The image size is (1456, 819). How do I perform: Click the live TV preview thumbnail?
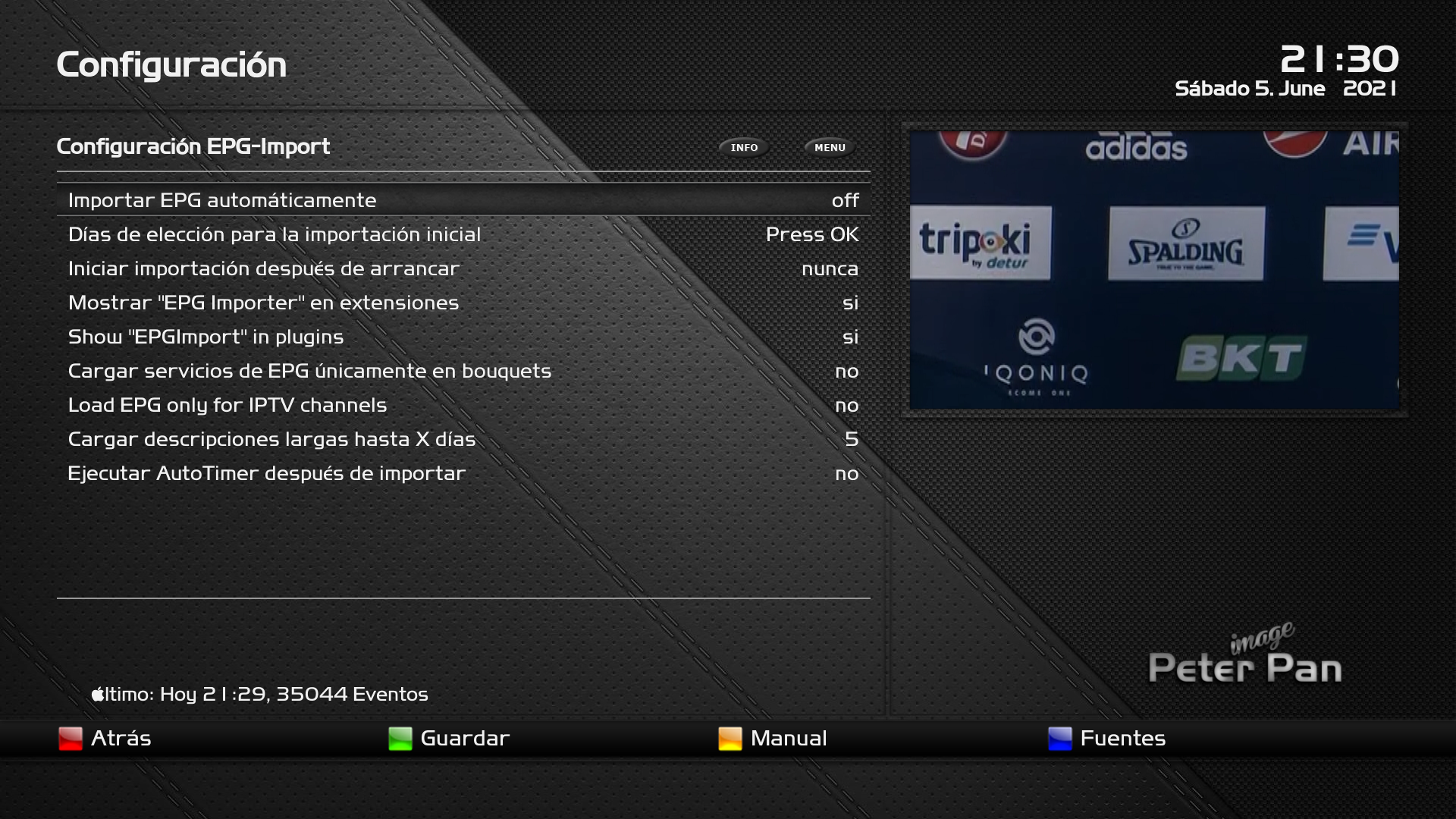[x=1154, y=269]
